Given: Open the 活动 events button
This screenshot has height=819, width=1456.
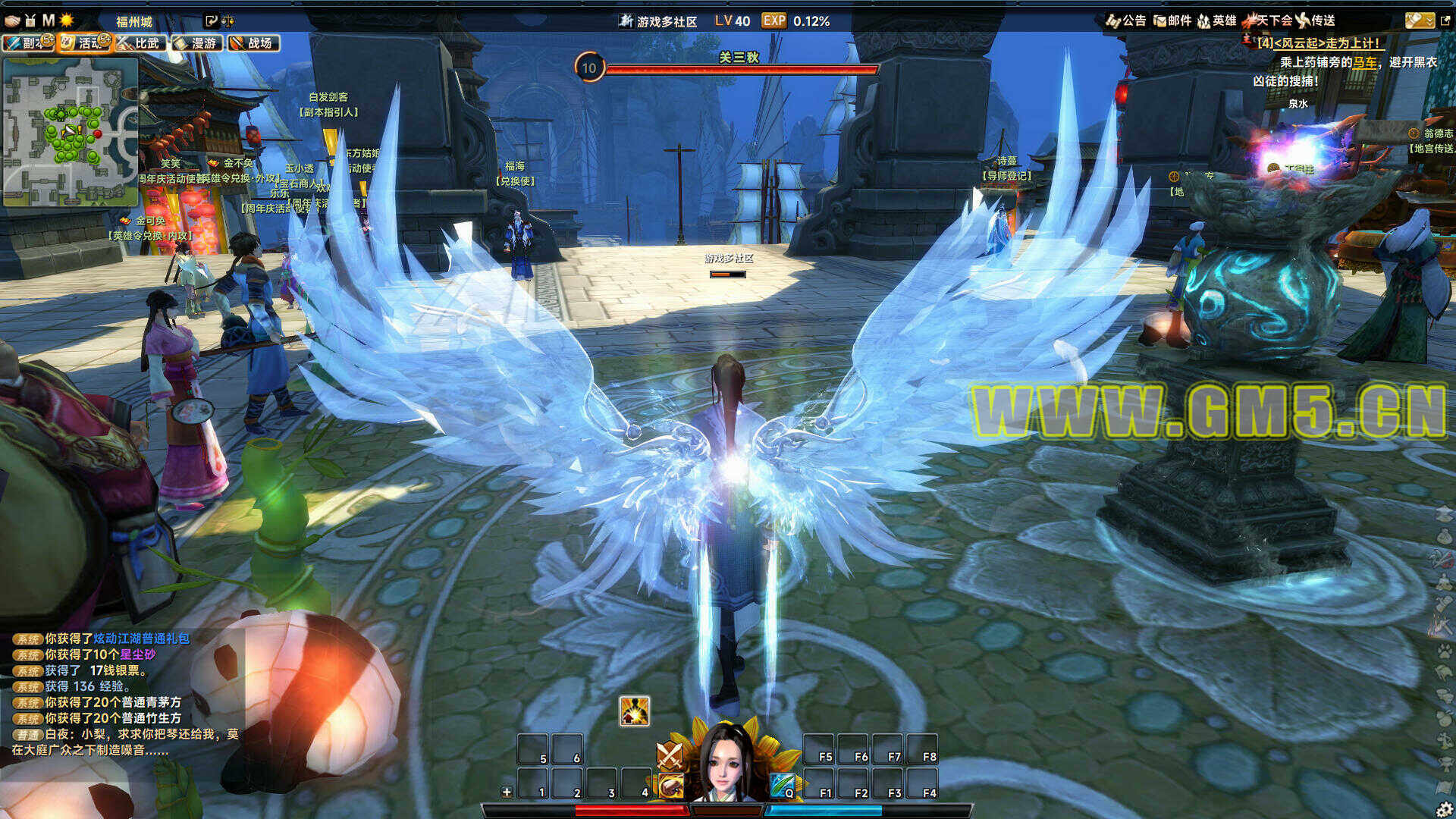Looking at the screenshot, I should pyautogui.click(x=85, y=43).
